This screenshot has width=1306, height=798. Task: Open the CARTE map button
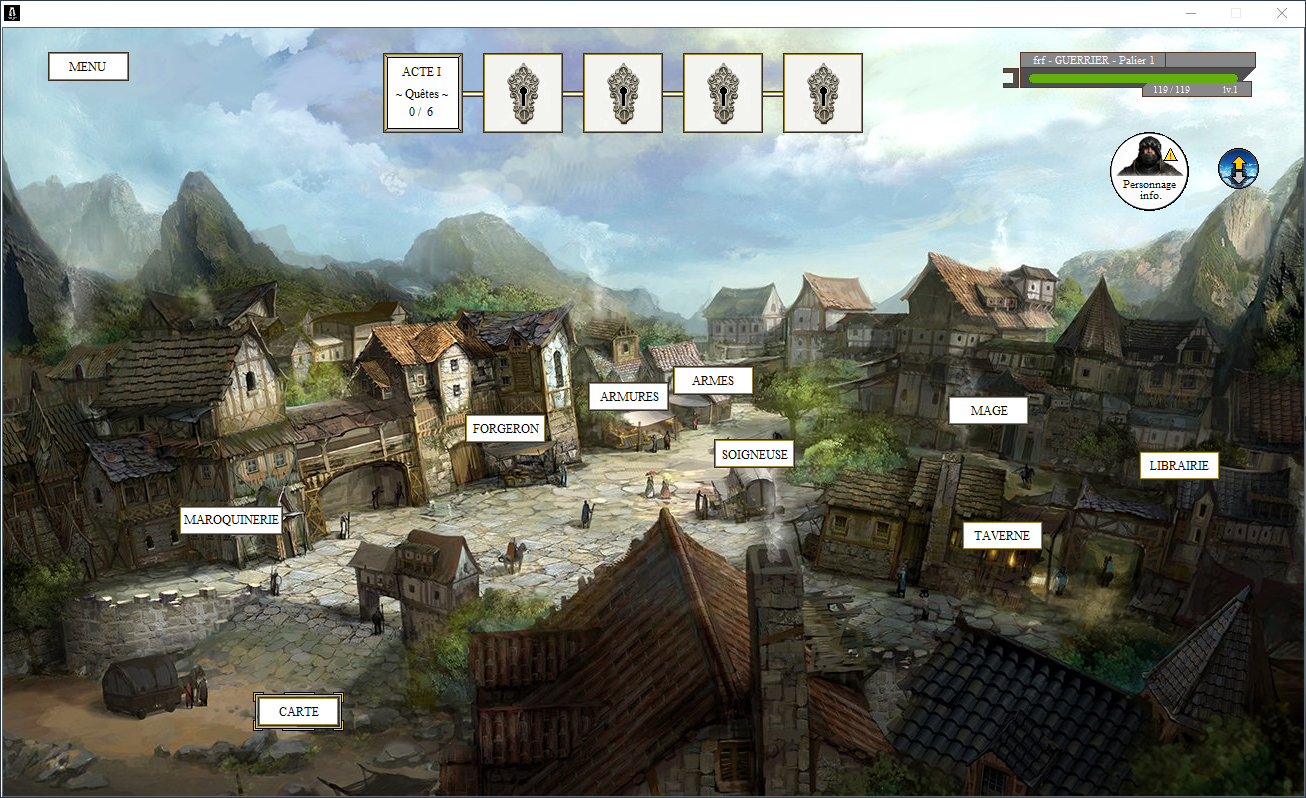pos(299,712)
